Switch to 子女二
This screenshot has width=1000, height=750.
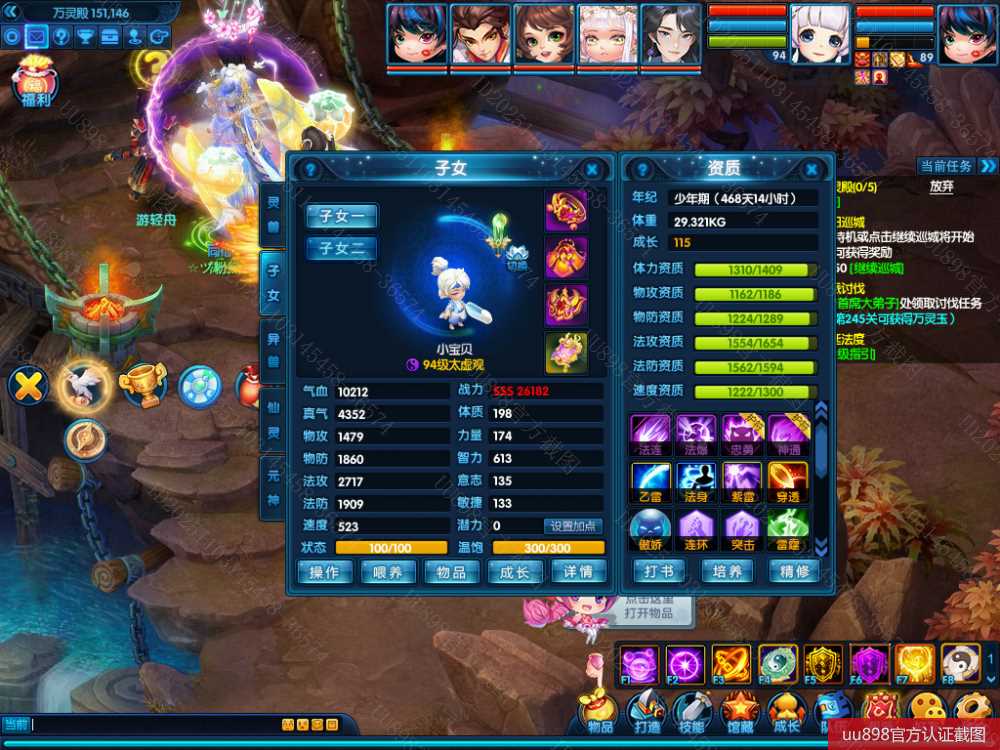click(342, 248)
